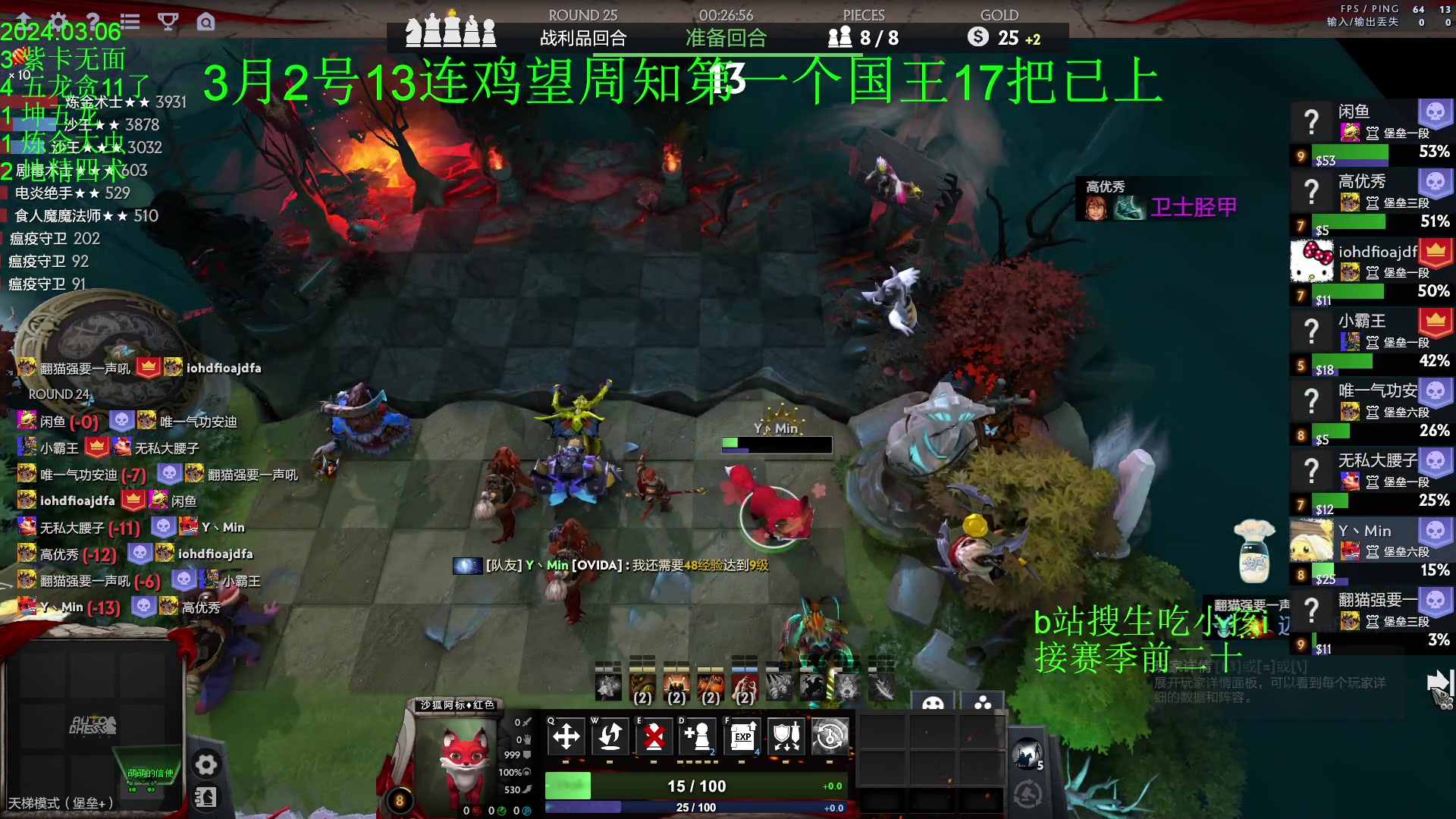Image resolution: width=1456 pixels, height=819 pixels.
Task: Open the three-line list menu icon
Action: pos(130,21)
